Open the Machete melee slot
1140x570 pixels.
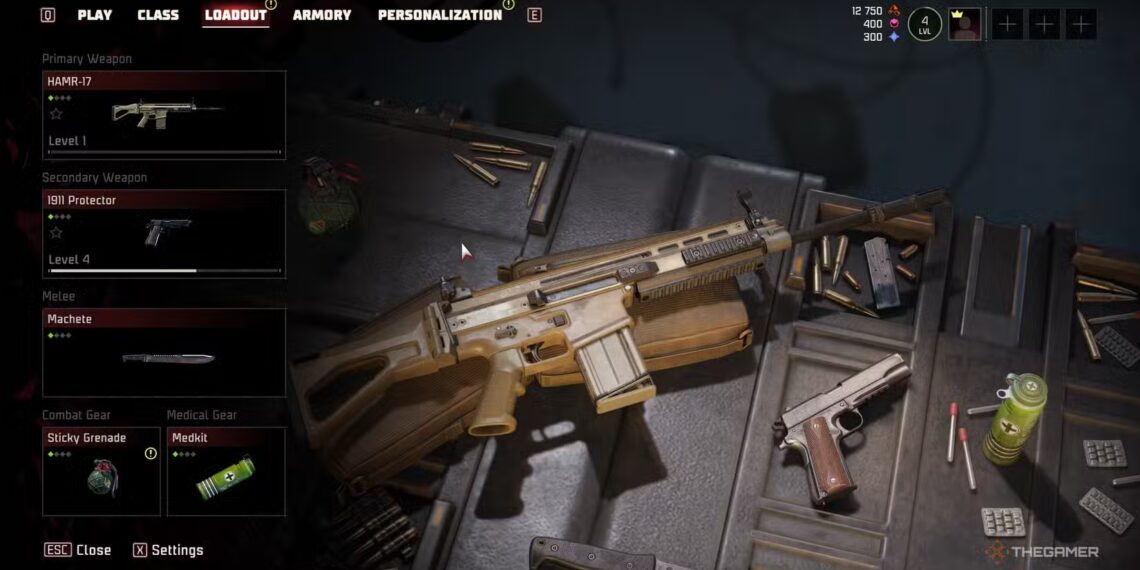(164, 353)
